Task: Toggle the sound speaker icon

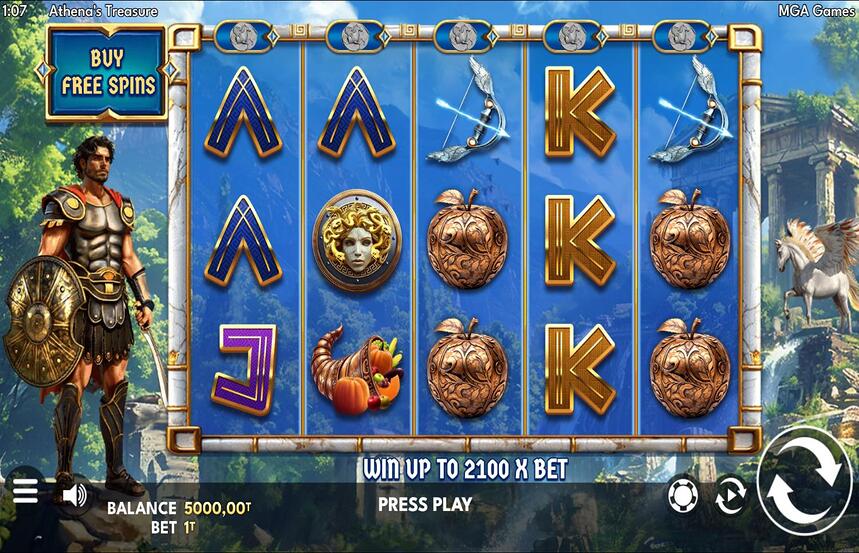Action: (x=74, y=494)
